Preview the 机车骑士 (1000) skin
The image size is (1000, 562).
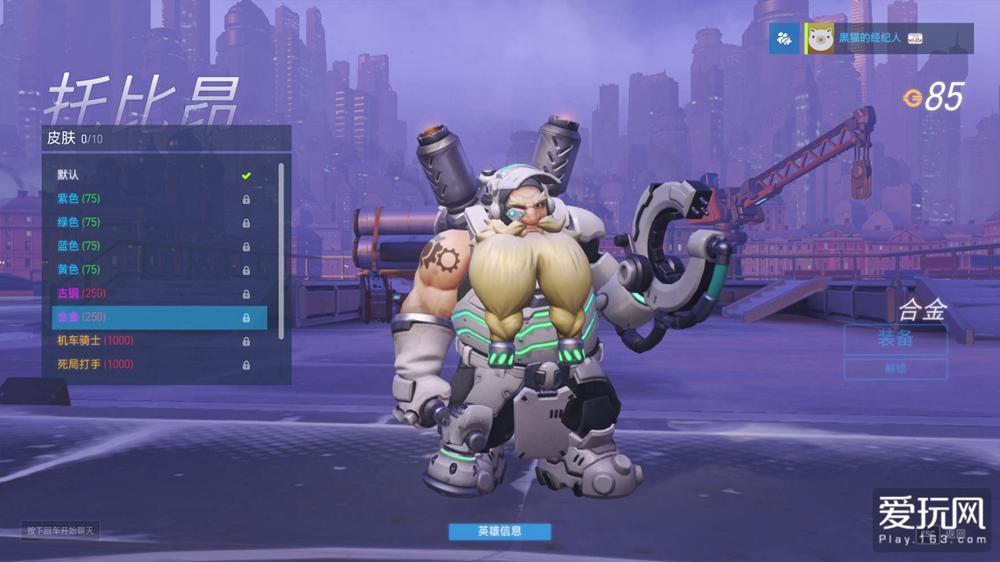[x=150, y=340]
